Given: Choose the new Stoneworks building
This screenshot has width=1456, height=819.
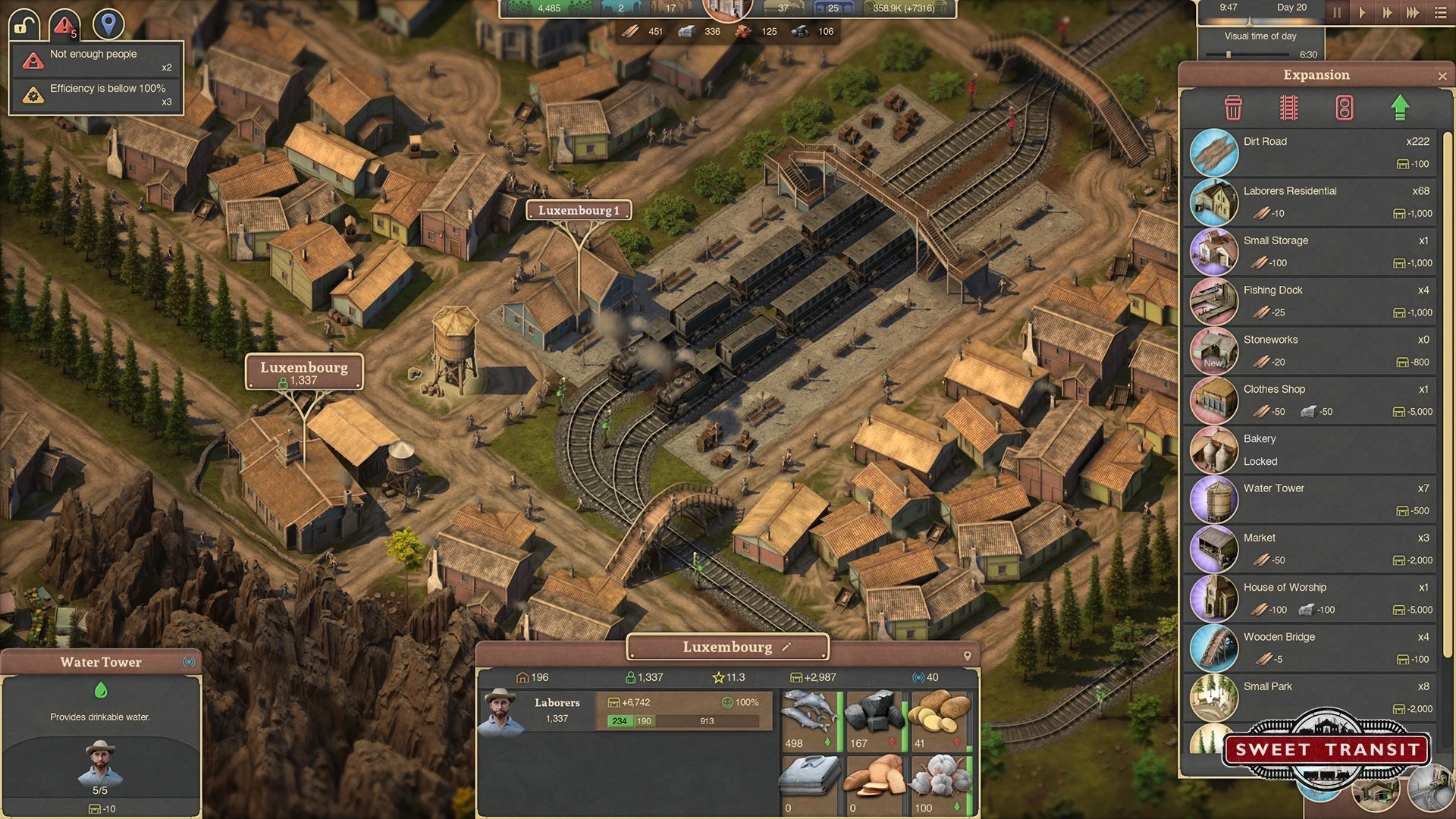Looking at the screenshot, I should pyautogui.click(x=1310, y=350).
